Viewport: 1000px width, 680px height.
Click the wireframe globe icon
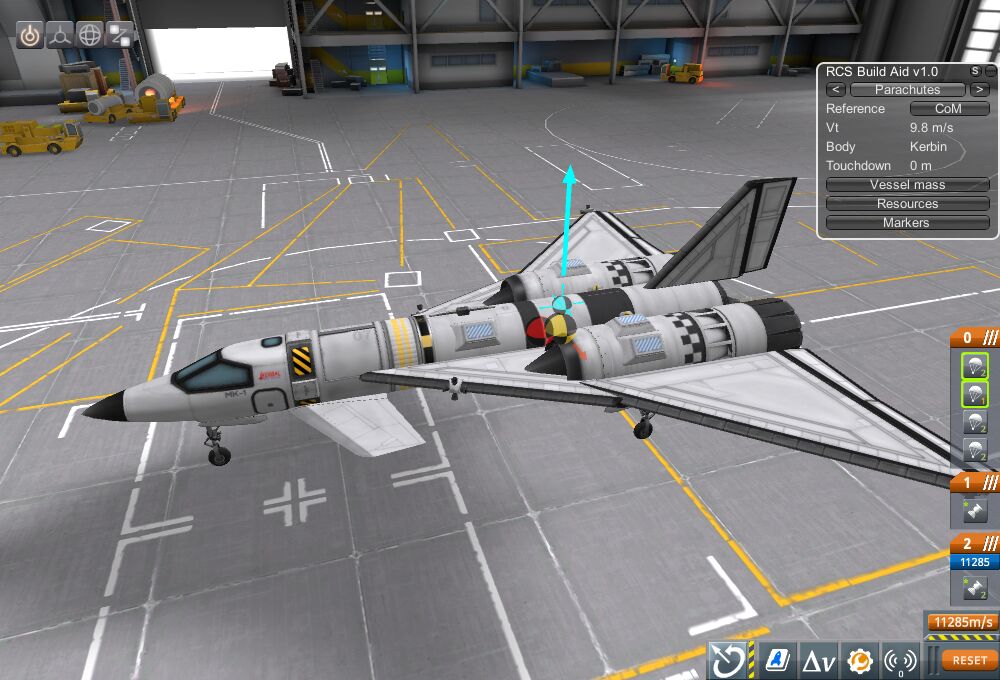[91, 34]
